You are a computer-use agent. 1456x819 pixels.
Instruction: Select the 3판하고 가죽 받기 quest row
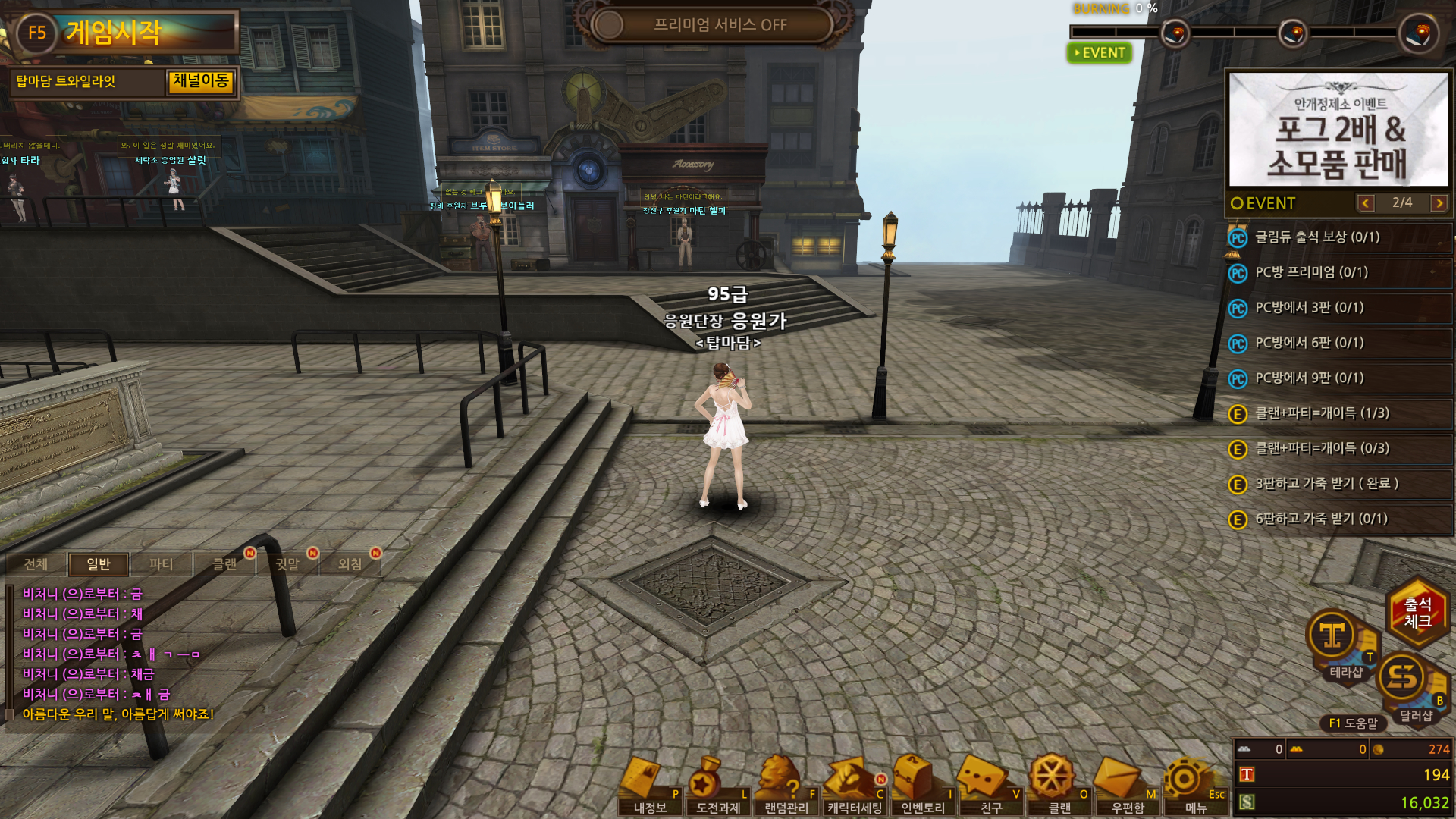pyautogui.click(x=1338, y=484)
